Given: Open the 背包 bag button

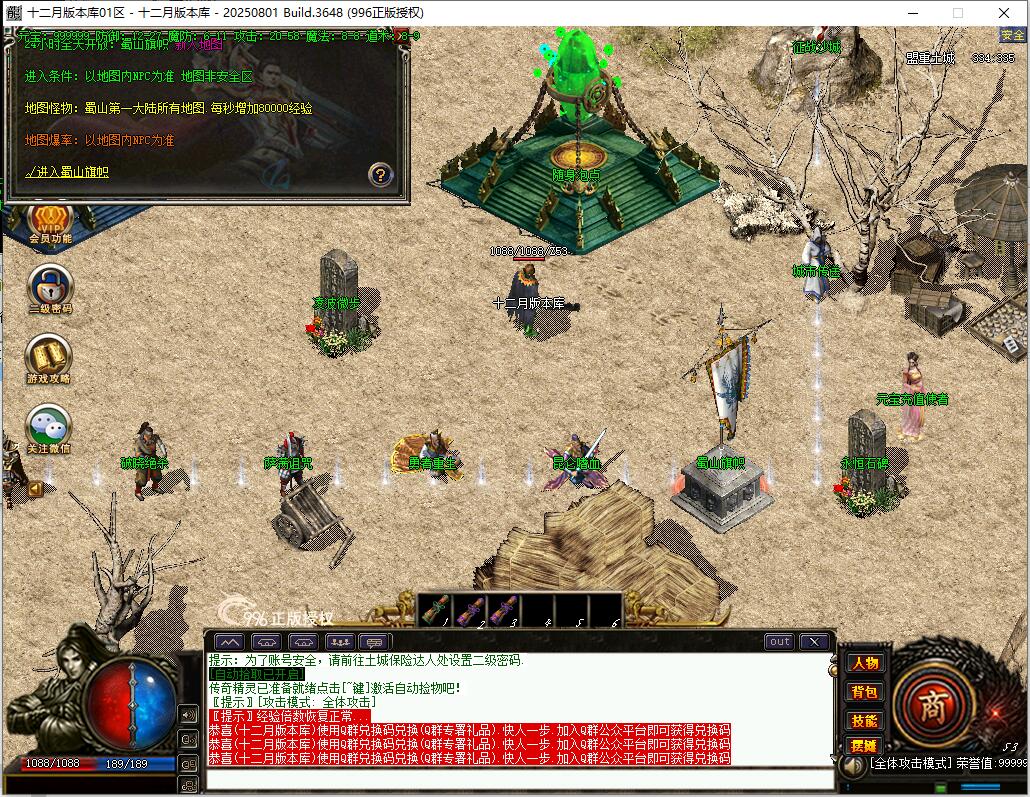Looking at the screenshot, I should pos(864,691).
